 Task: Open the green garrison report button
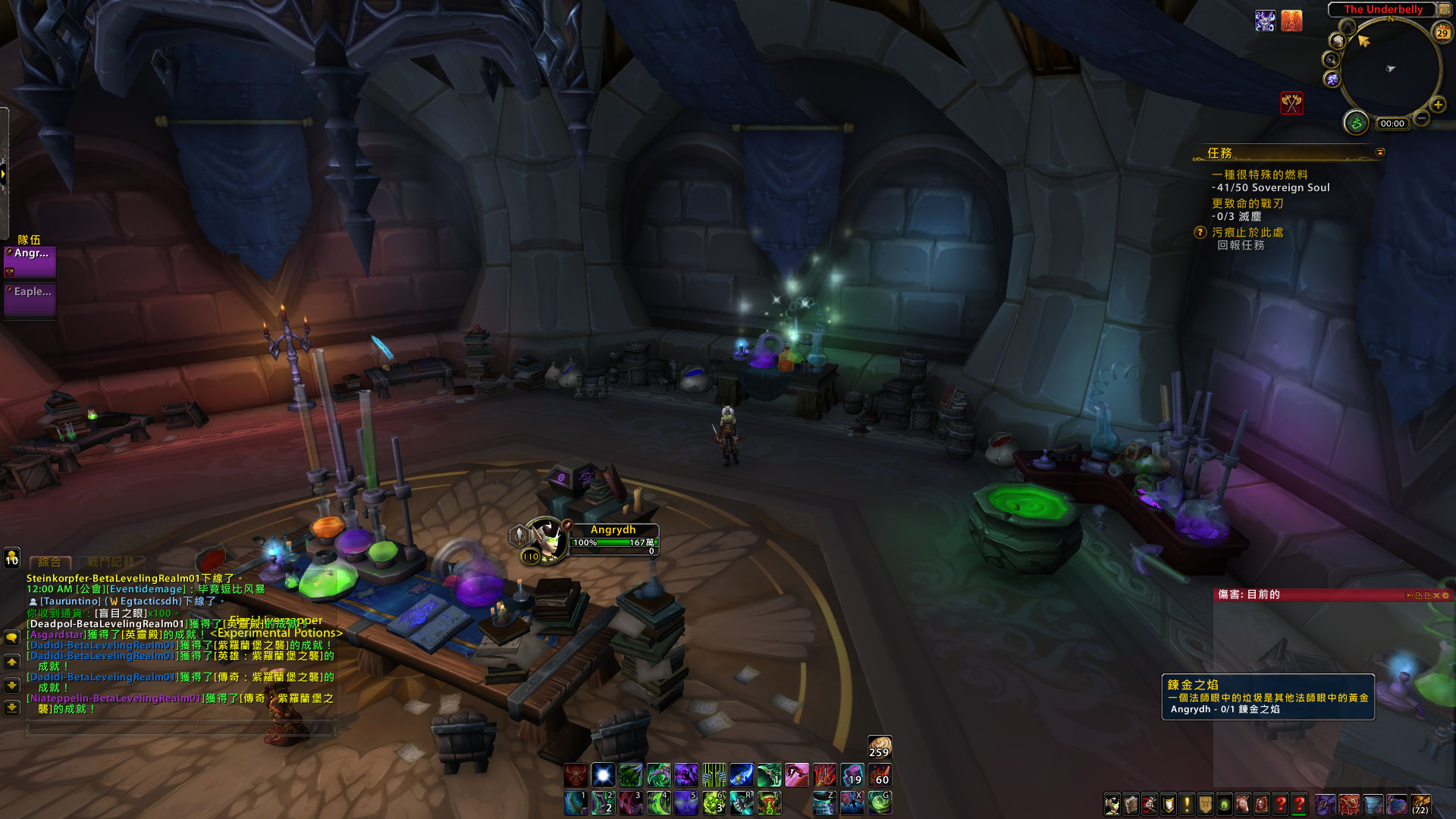[1356, 122]
